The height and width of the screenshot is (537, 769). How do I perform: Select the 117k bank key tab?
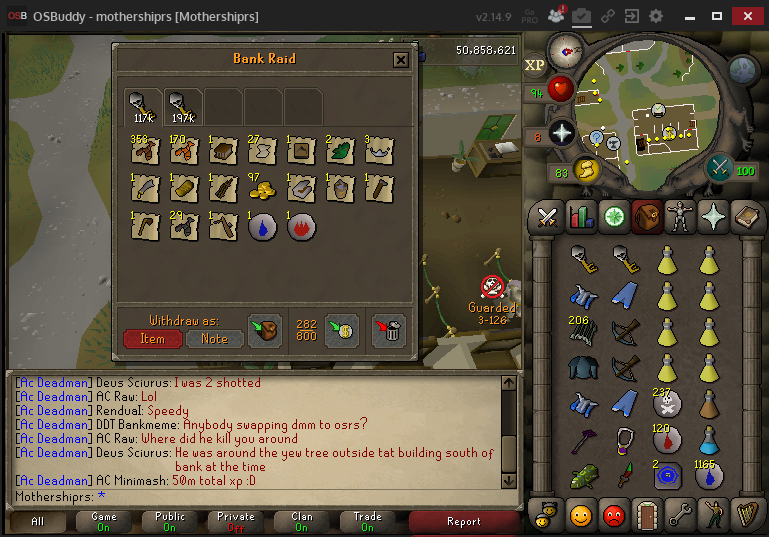(x=144, y=105)
